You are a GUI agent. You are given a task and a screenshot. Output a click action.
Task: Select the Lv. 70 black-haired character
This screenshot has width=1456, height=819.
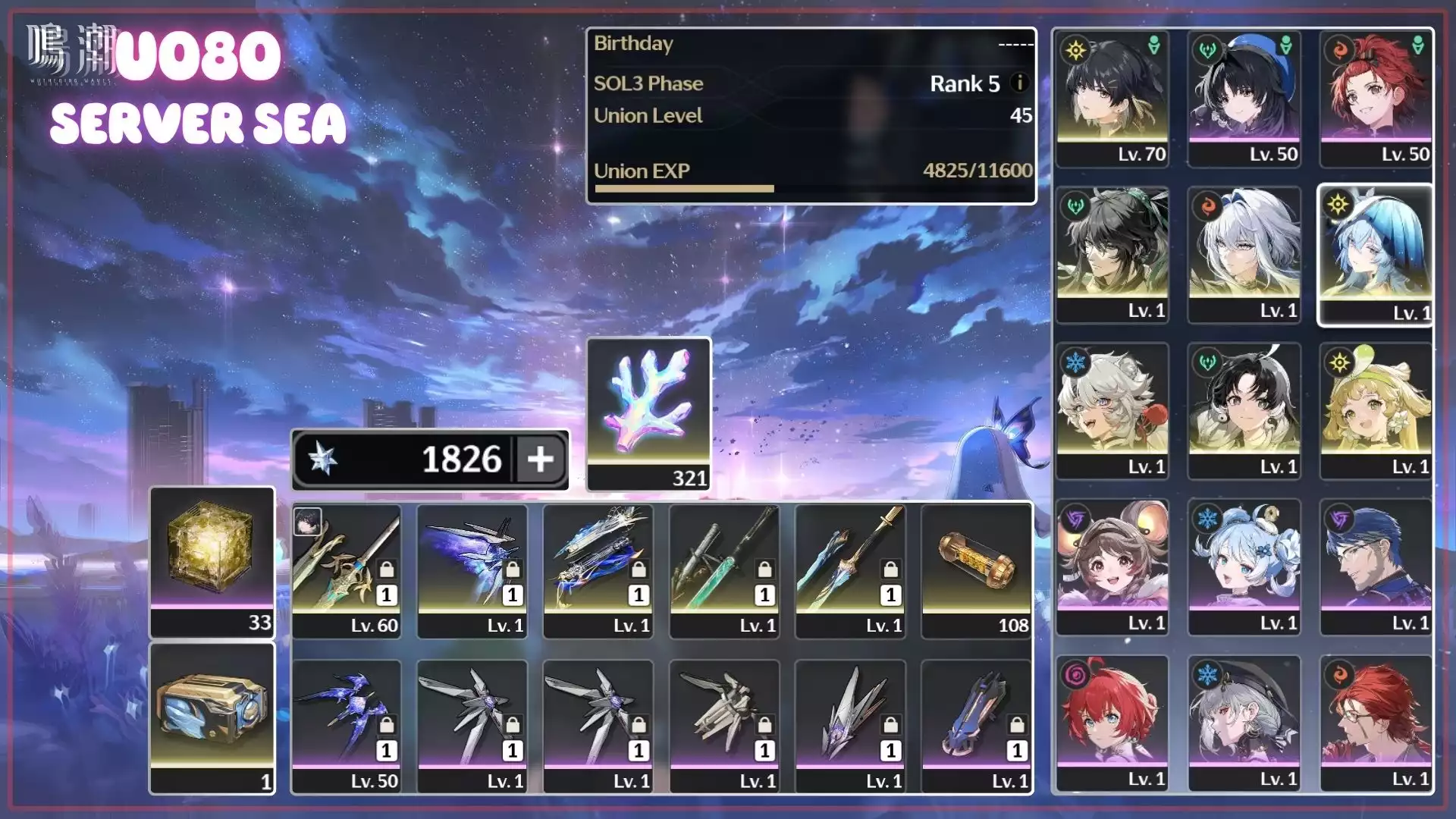pos(1112,99)
